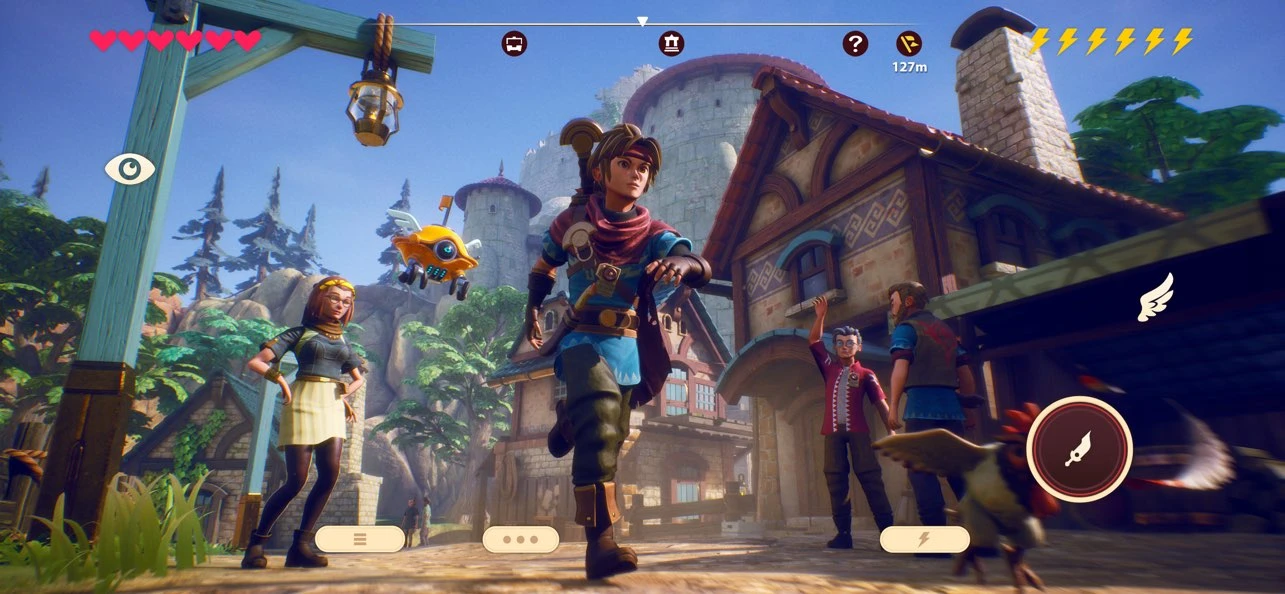Screen dimensions: 1285x594
Task: Tap the lightning bolt pill button
Action: 924,539
